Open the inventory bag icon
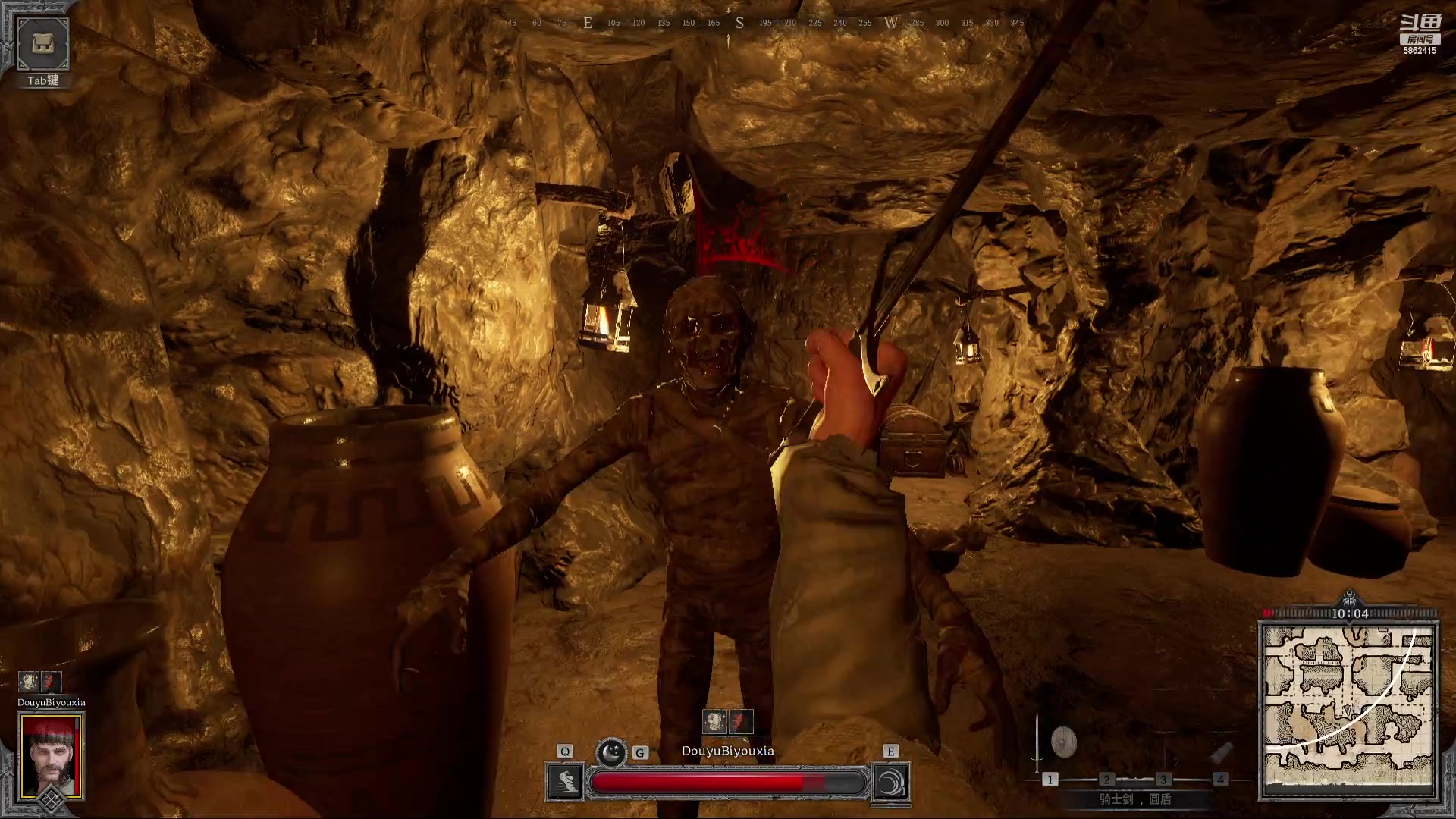The width and height of the screenshot is (1456, 819). [42, 44]
